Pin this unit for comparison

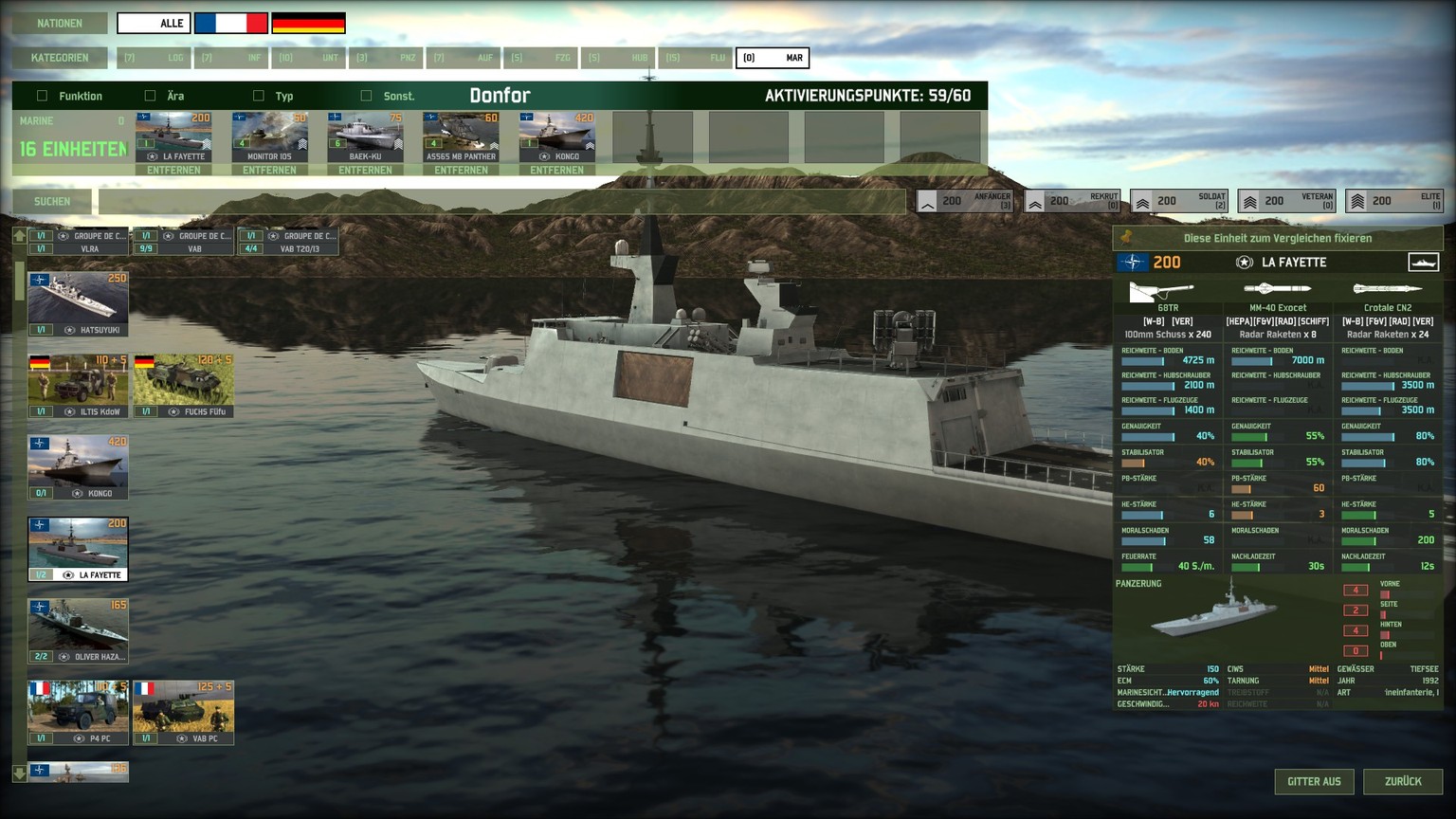(x=1277, y=238)
